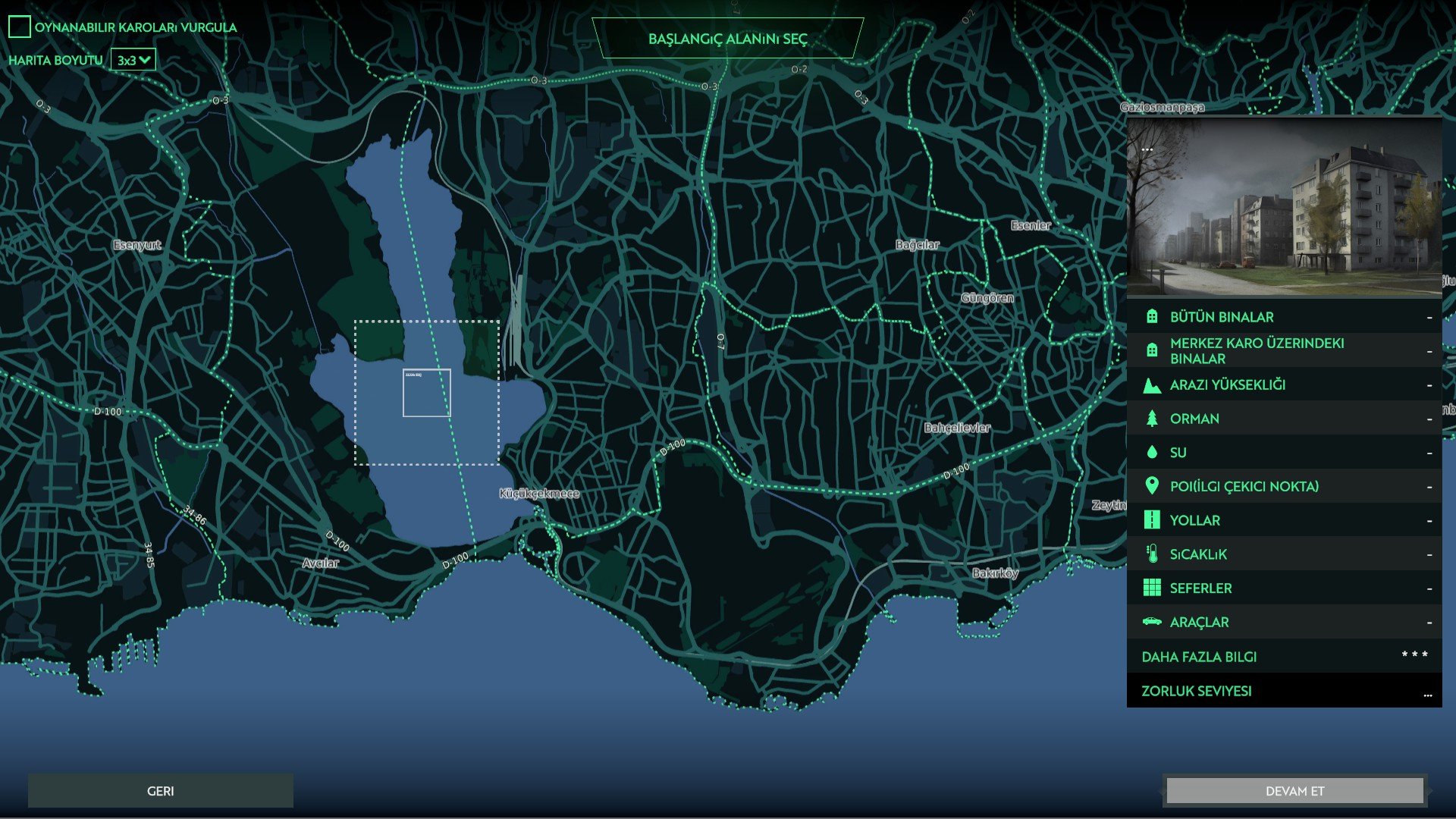Select the Merkez Karo Üzerindeki Binalar row
Screen dimensions: 1456x819
click(x=1284, y=350)
